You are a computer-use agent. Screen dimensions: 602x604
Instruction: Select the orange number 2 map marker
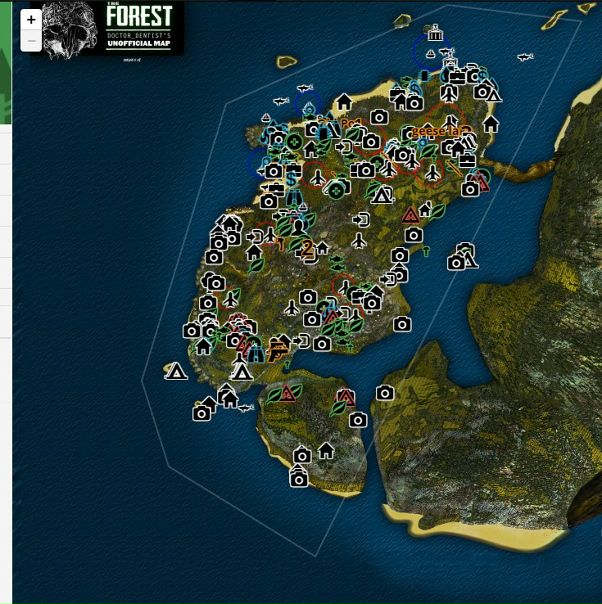307,248
